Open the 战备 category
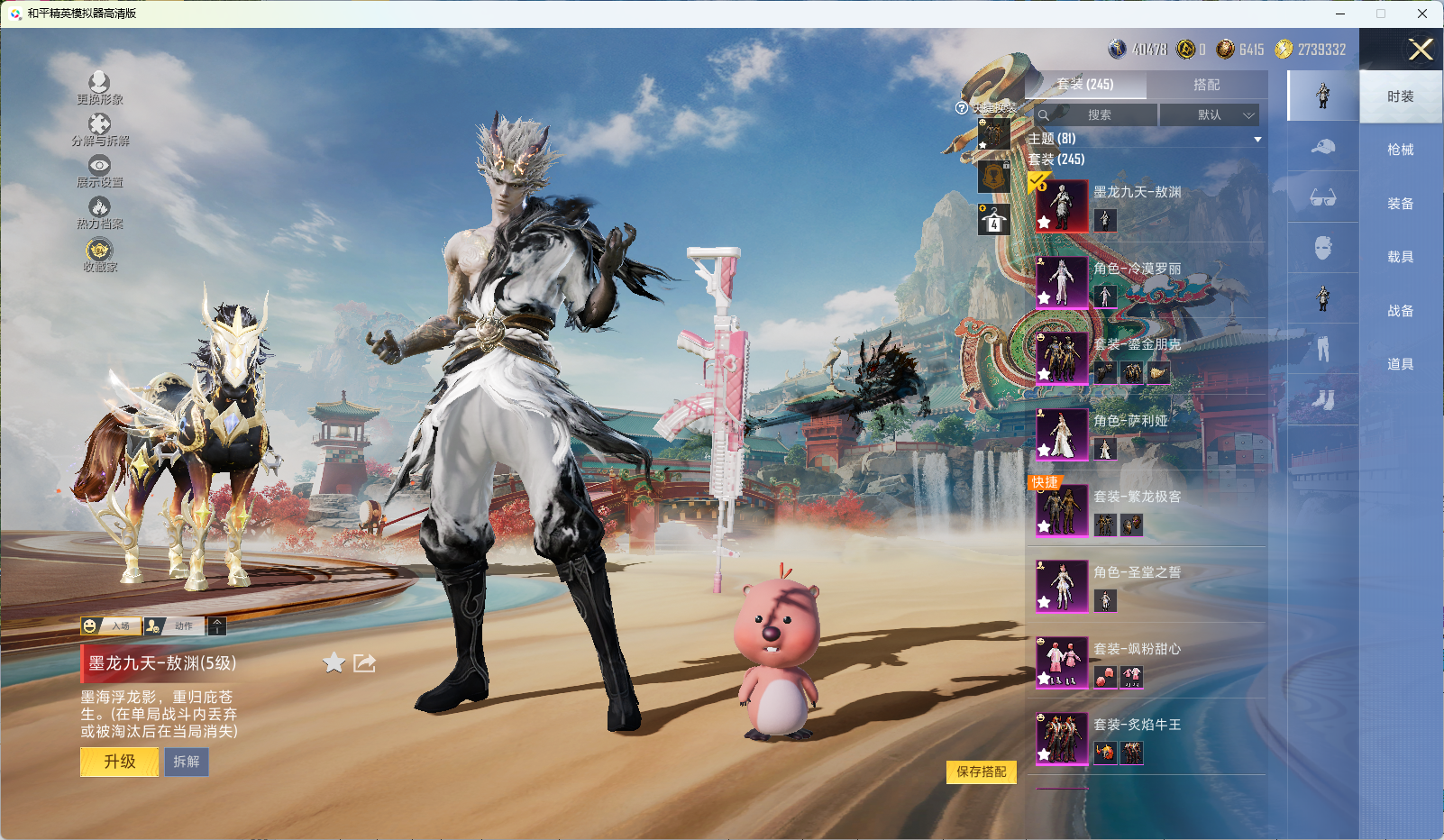Image resolution: width=1444 pixels, height=840 pixels. (x=1400, y=311)
